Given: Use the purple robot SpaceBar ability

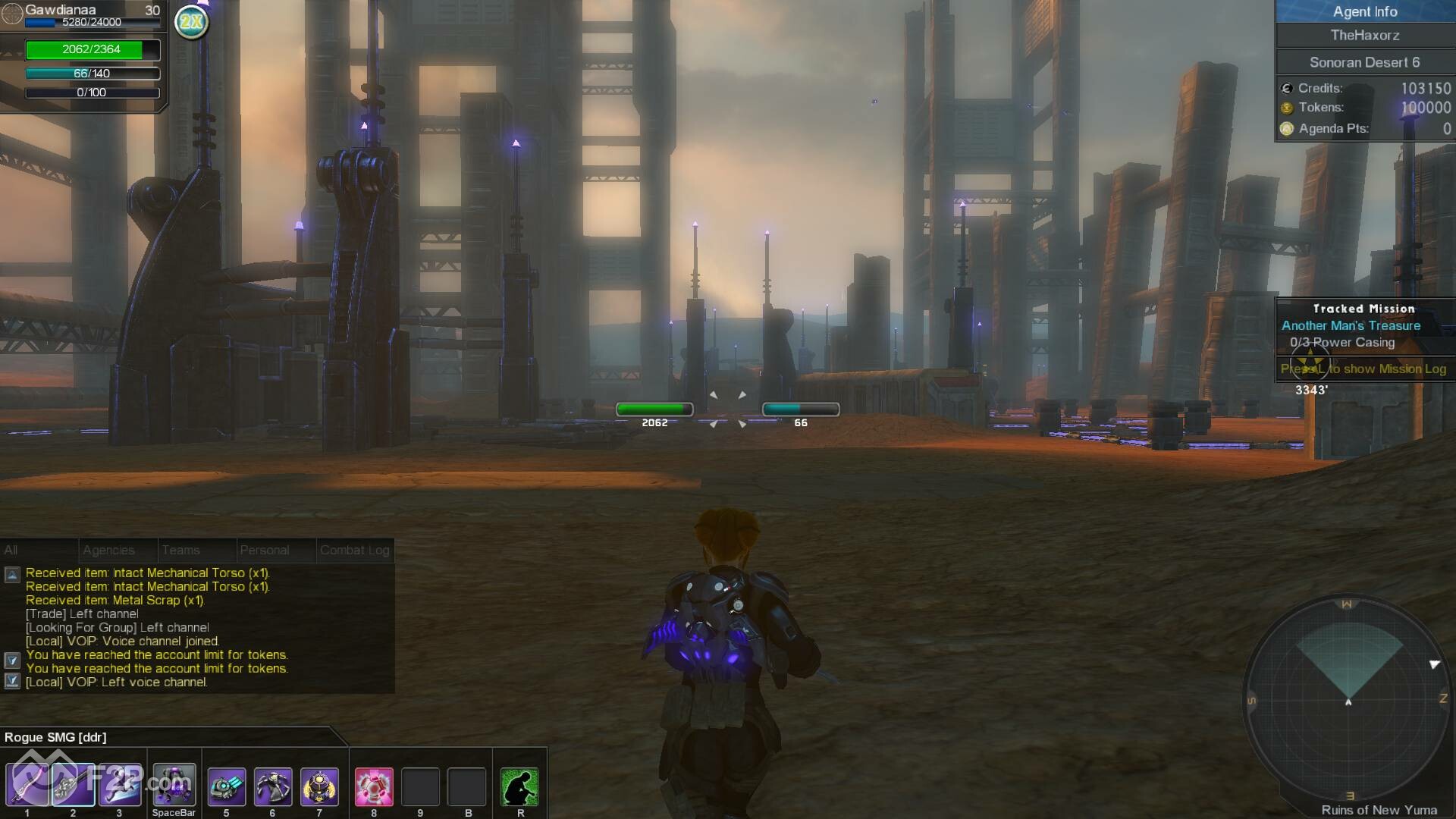Looking at the screenshot, I should click(174, 785).
